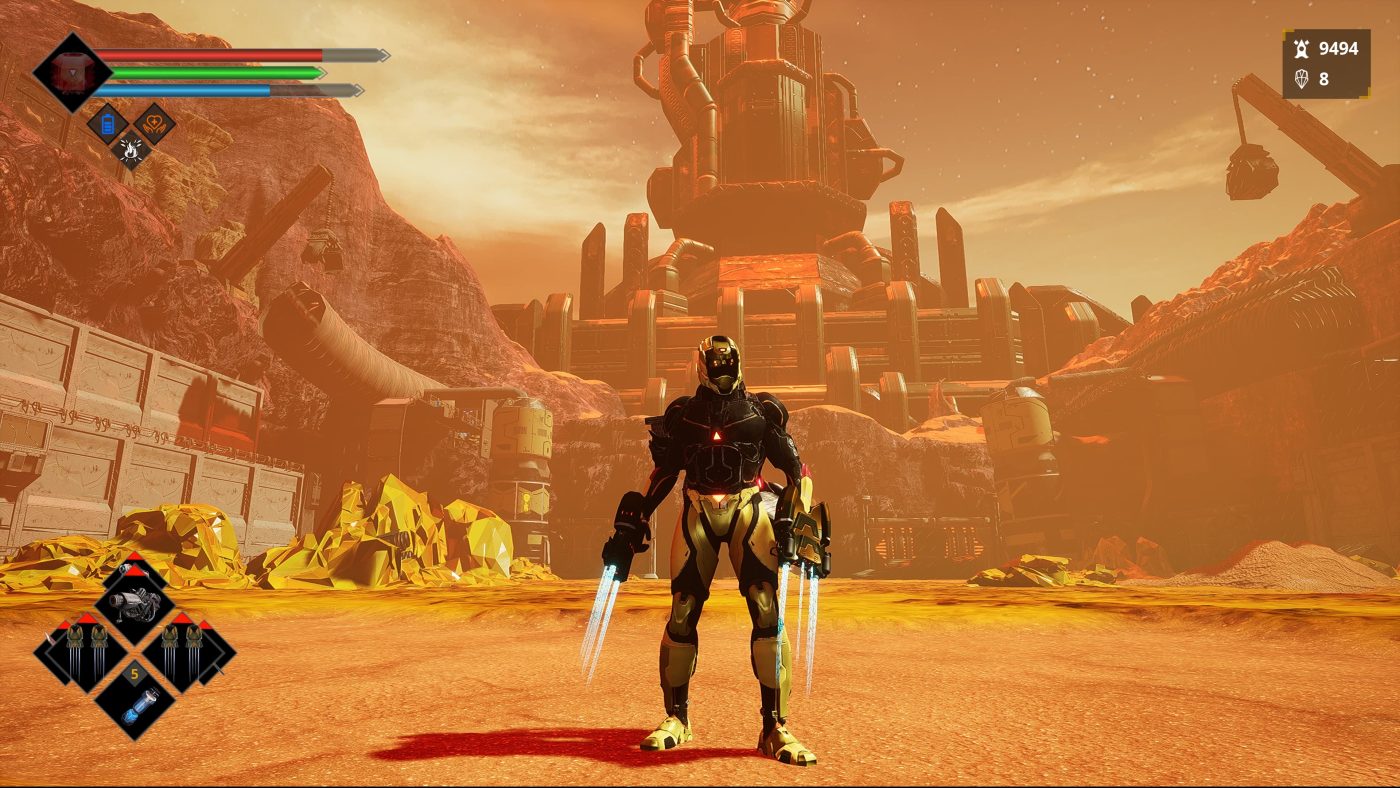
Task: Click the red armor character portrait
Action: (x=71, y=72)
